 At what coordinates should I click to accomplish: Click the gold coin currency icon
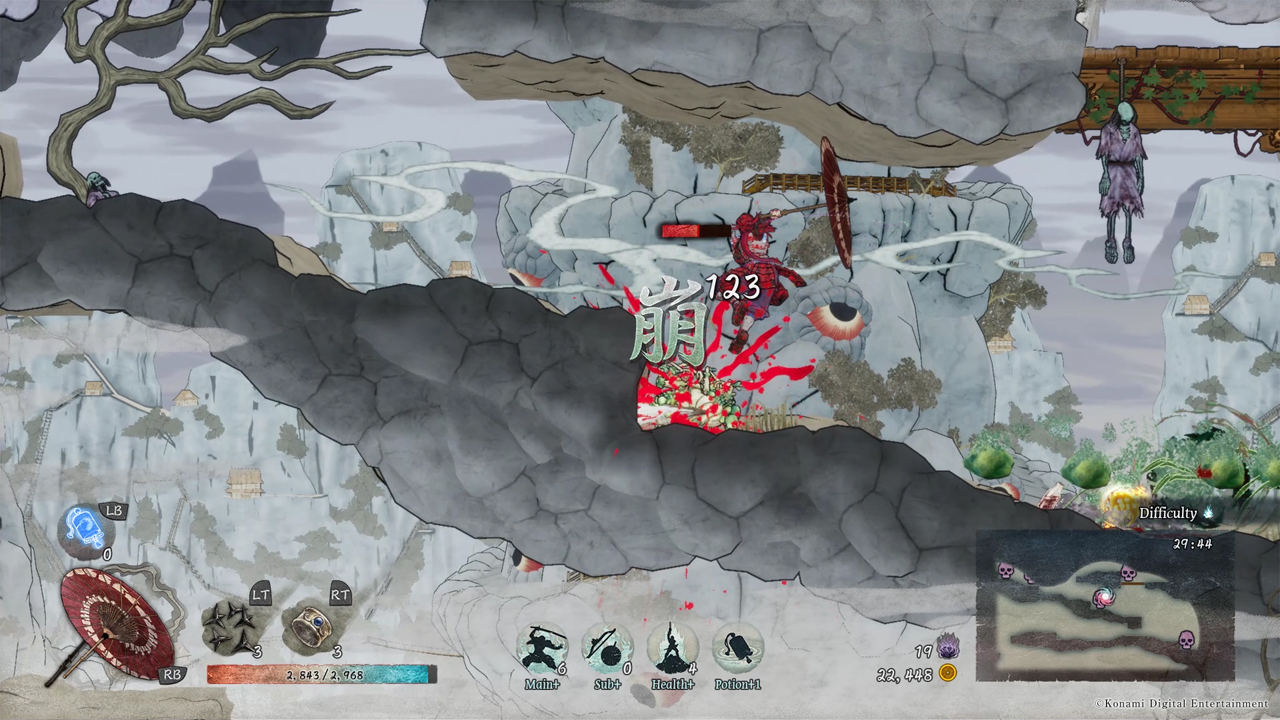tap(947, 673)
